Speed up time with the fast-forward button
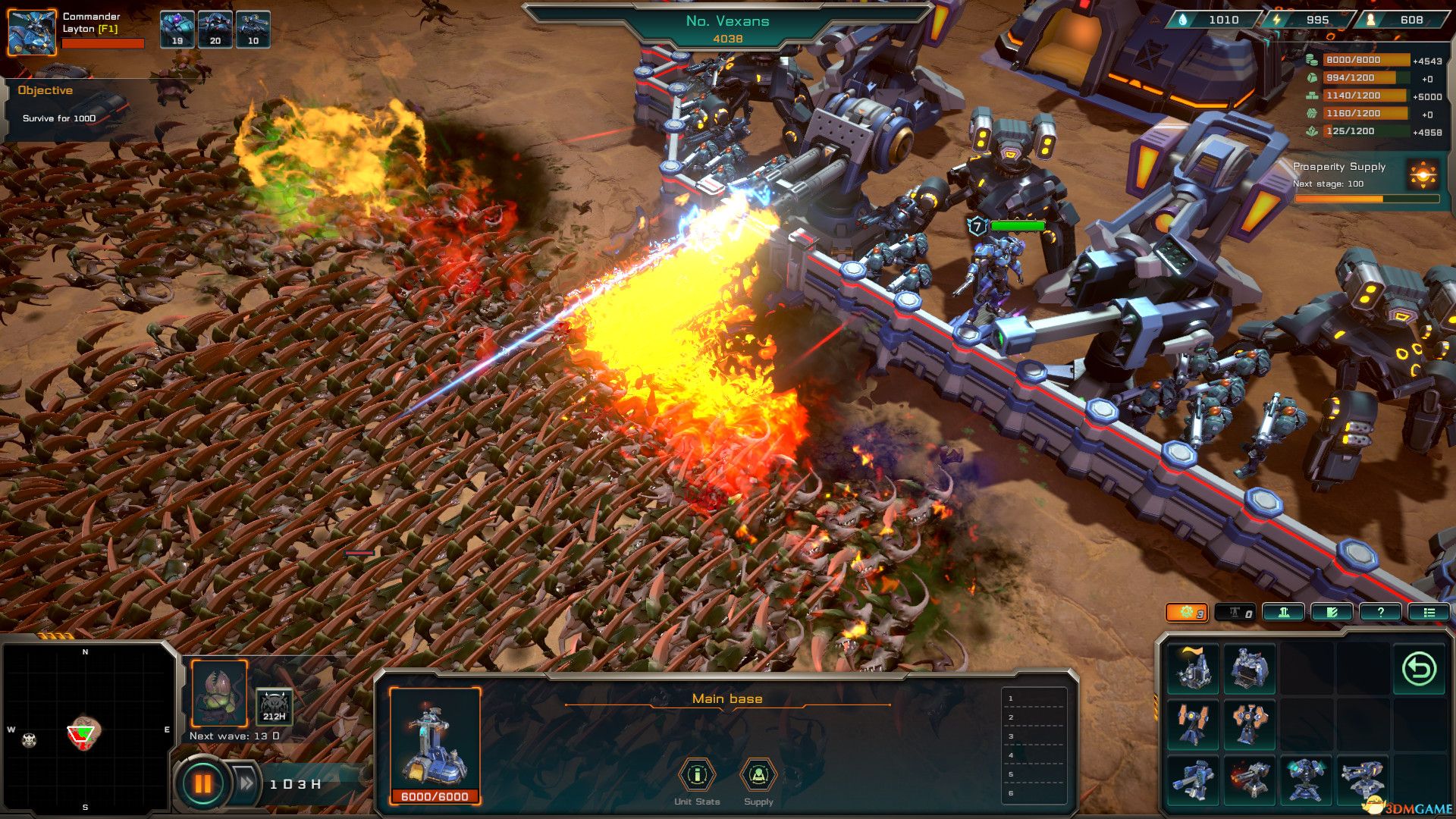The height and width of the screenshot is (819, 1456). pos(246,783)
